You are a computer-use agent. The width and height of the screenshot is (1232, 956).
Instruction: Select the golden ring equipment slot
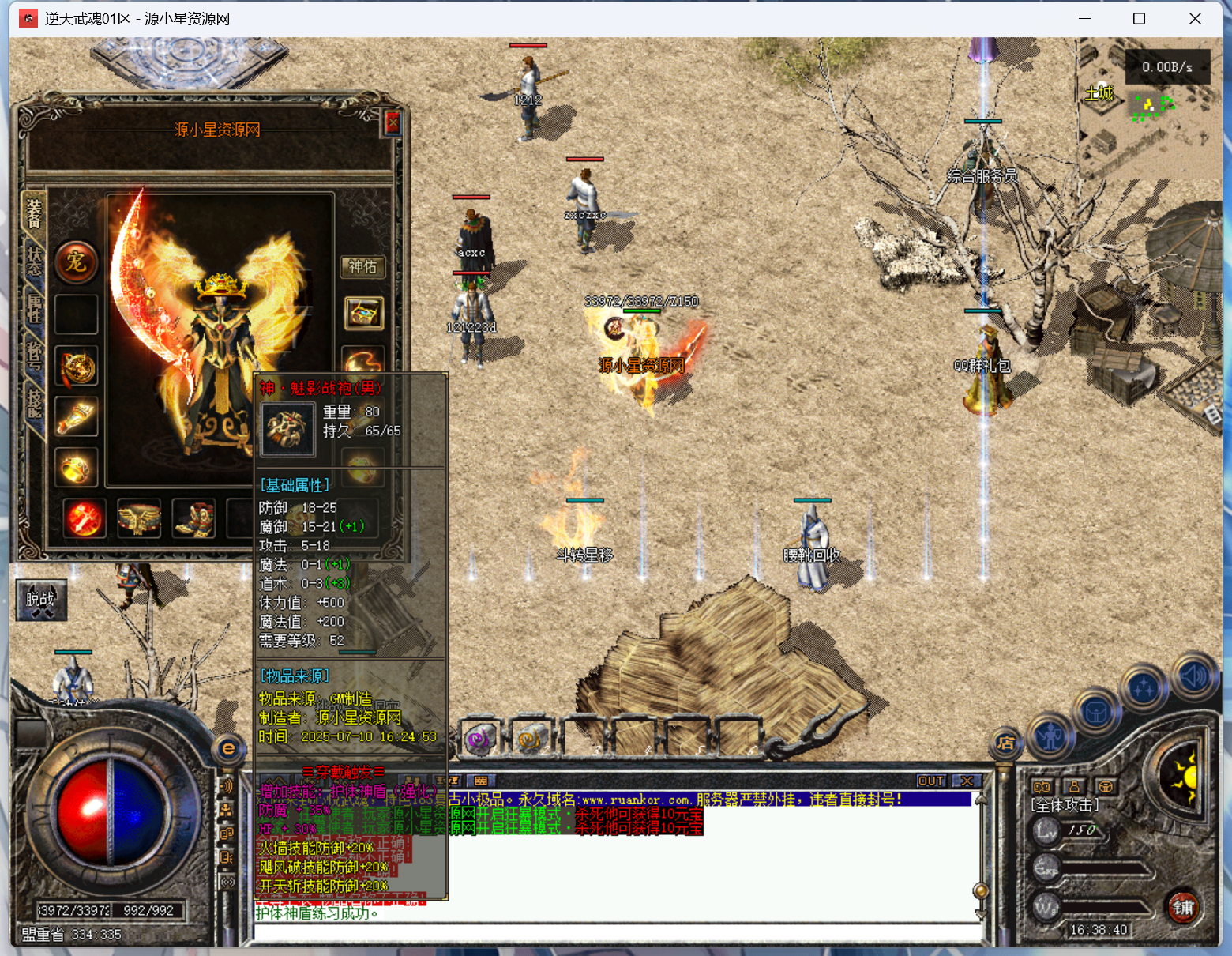[x=77, y=468]
